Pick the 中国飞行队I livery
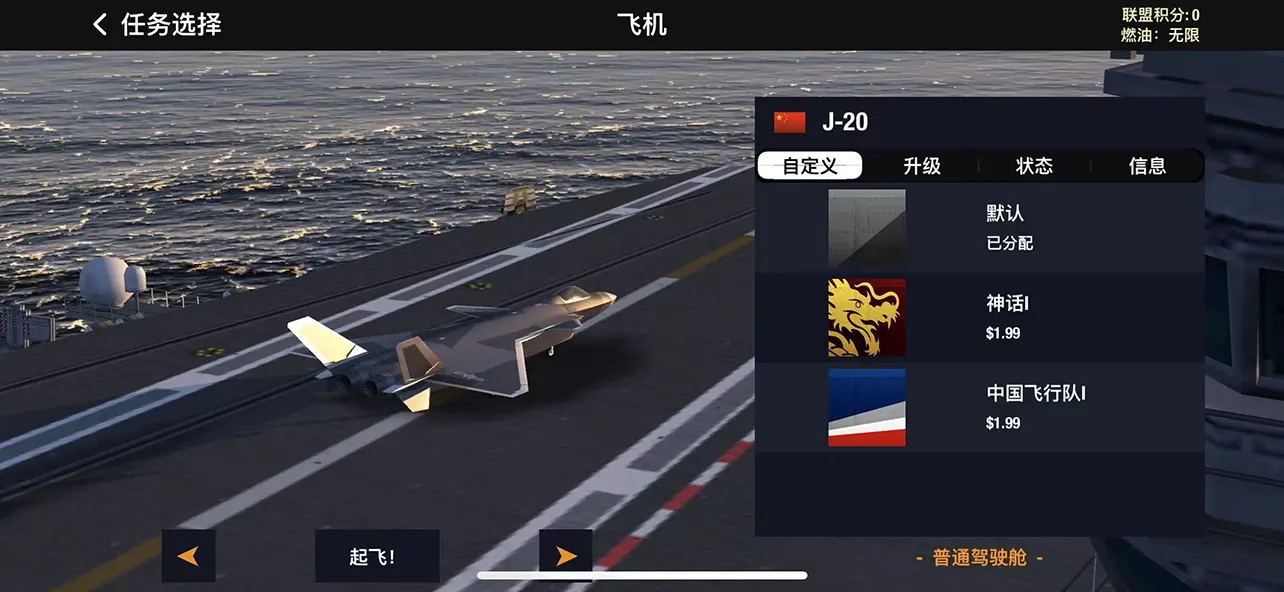Viewport: 1284px width, 592px height. pos(979,408)
